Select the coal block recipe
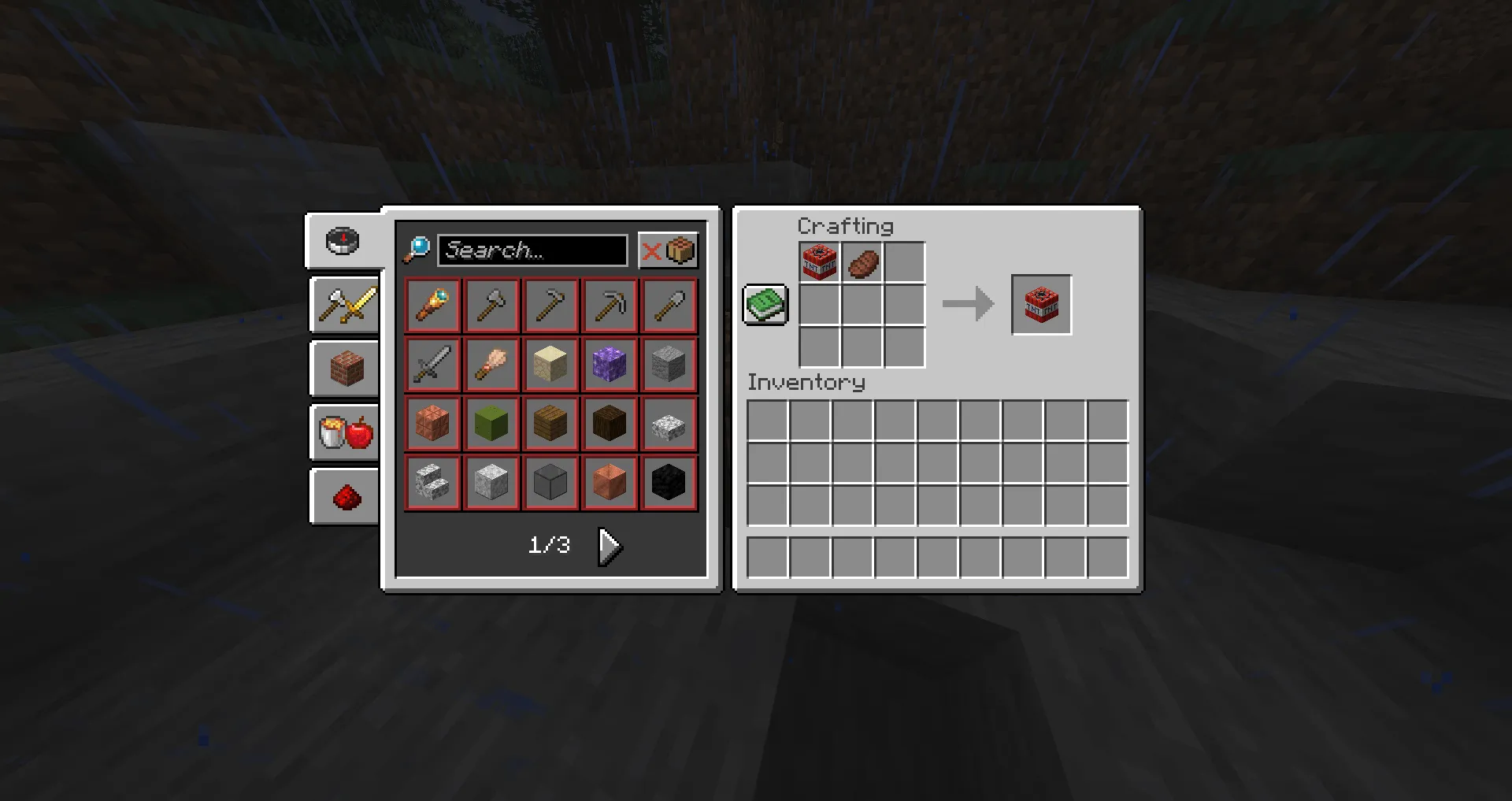1512x801 pixels. (x=669, y=482)
